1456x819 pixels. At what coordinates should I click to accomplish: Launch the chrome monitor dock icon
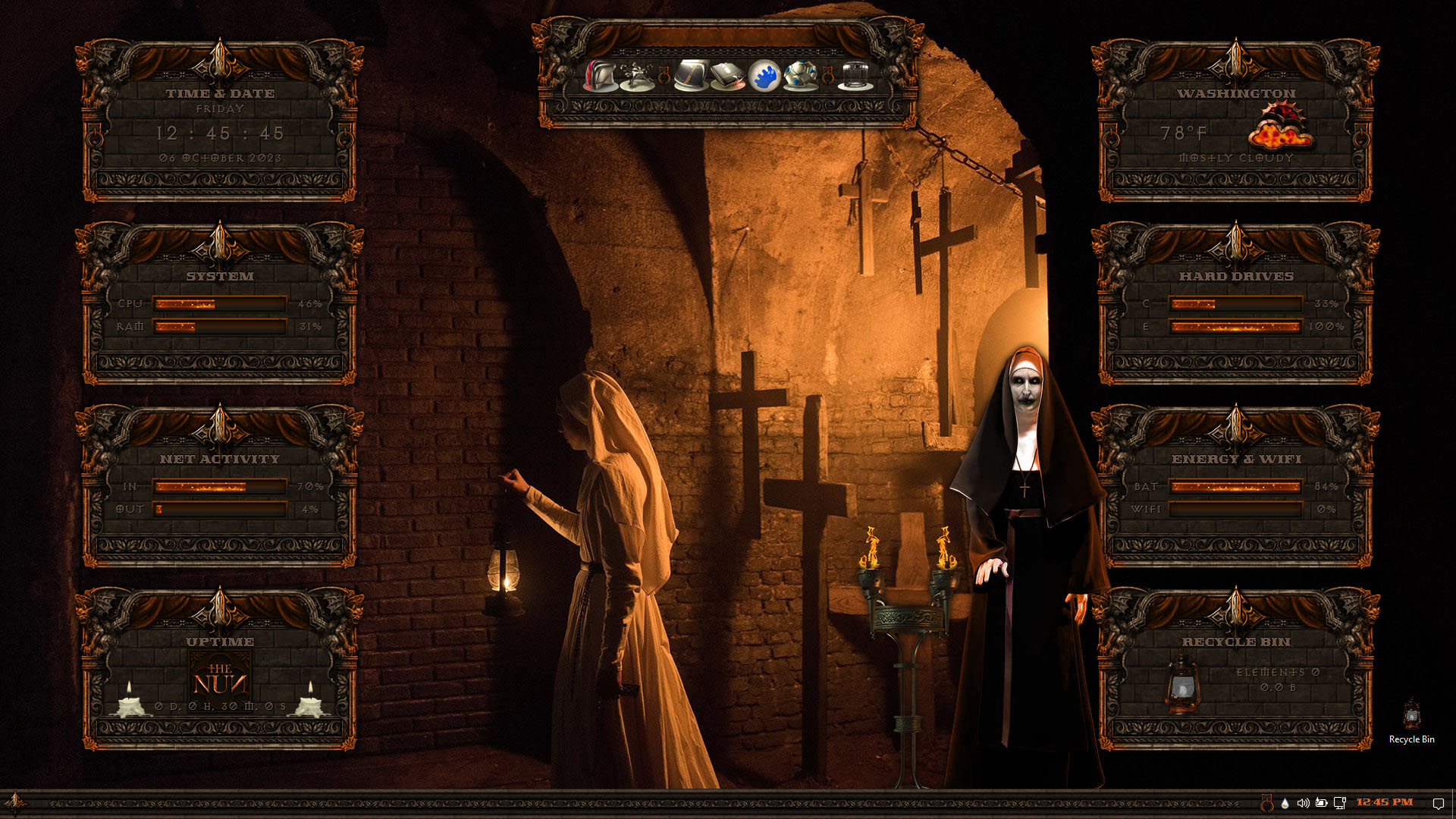691,76
